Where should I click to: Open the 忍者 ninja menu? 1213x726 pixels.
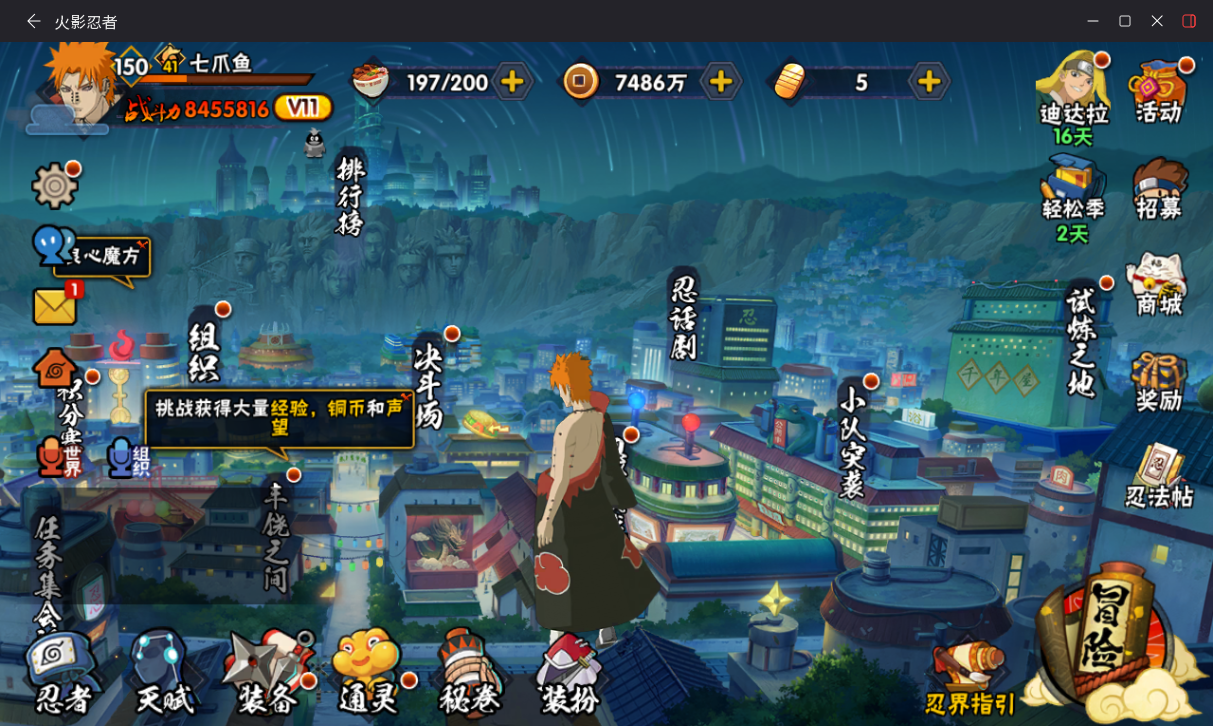[62, 673]
